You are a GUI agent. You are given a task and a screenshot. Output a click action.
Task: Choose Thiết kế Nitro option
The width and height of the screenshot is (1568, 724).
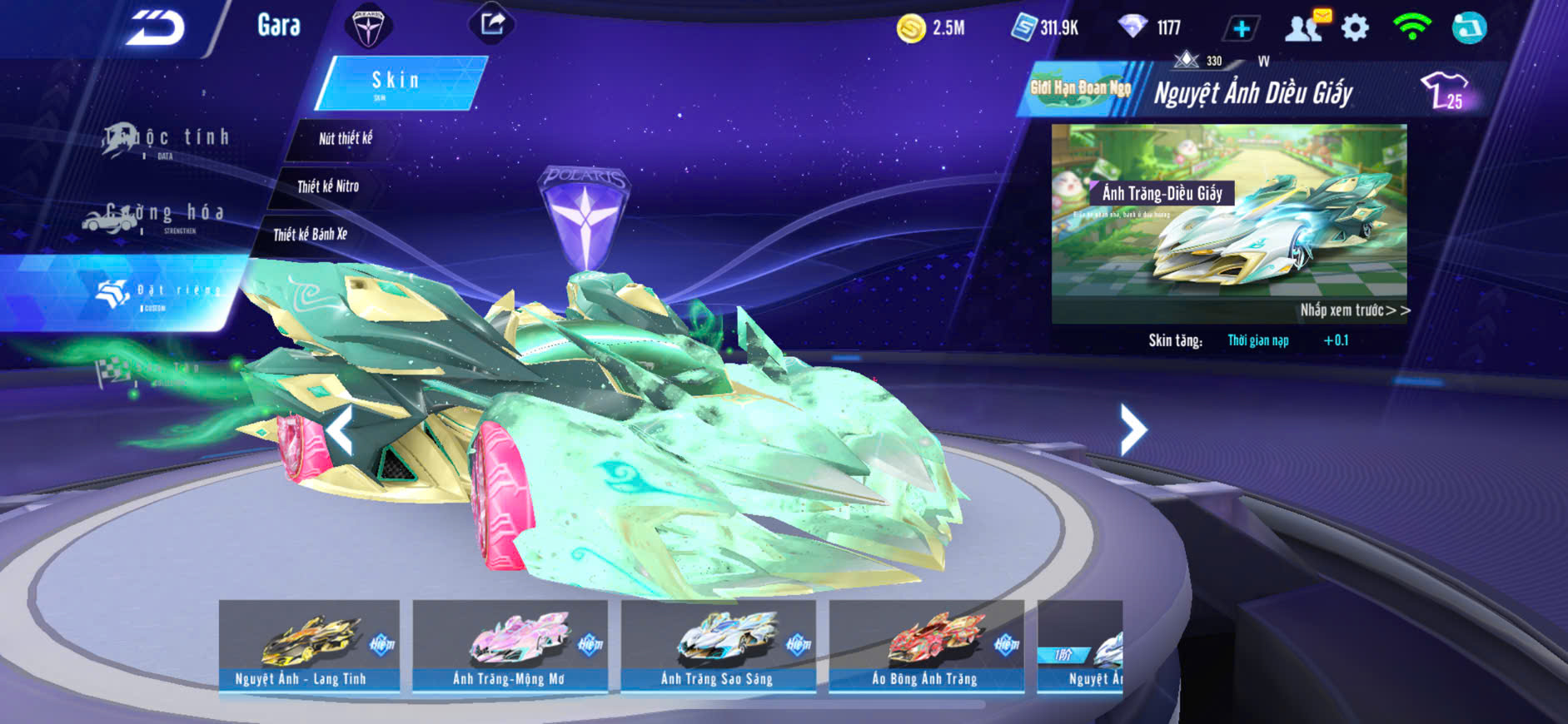click(328, 186)
